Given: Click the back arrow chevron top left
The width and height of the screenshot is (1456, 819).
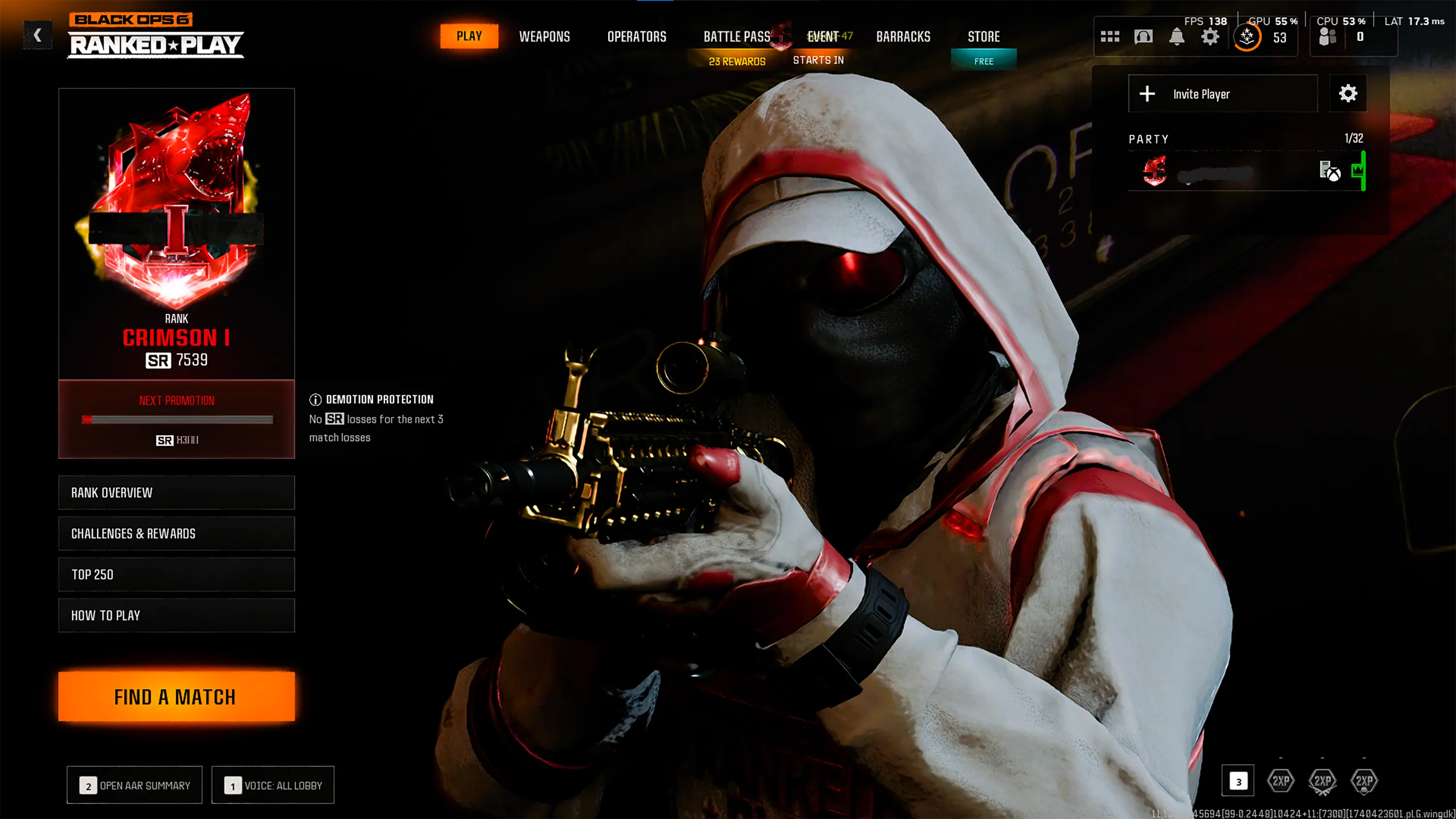Looking at the screenshot, I should [x=37, y=35].
